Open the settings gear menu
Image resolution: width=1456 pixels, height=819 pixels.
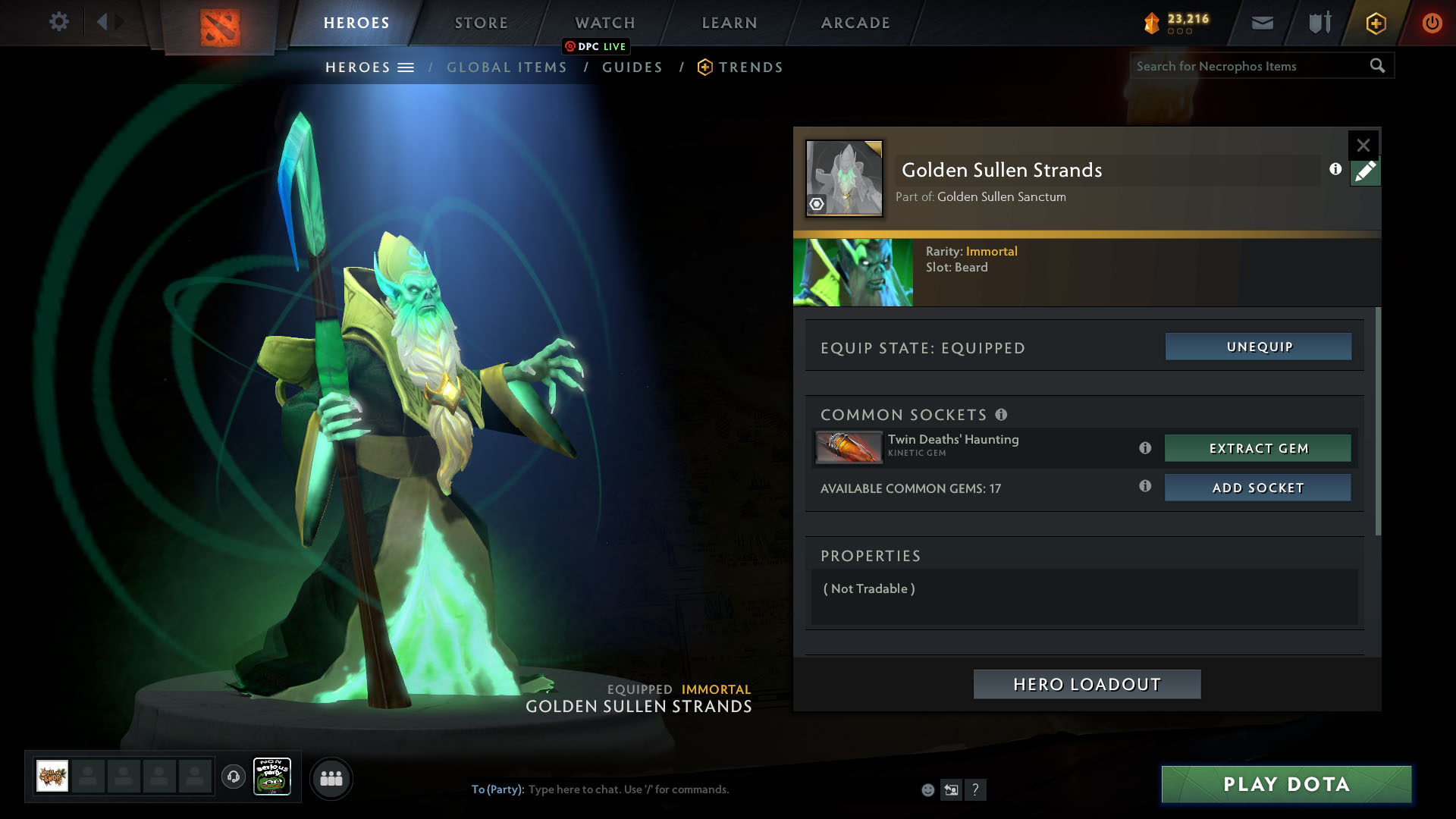click(x=58, y=22)
